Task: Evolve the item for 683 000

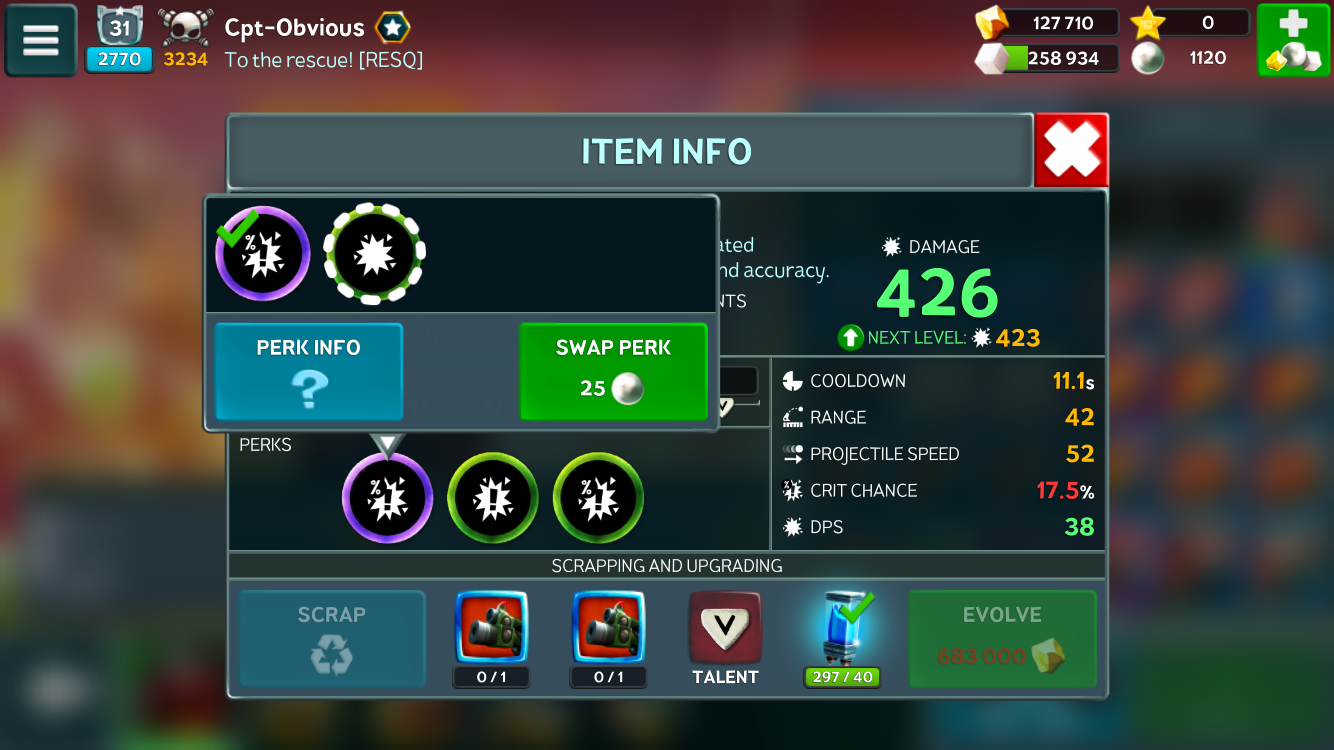Action: pos(1002,638)
